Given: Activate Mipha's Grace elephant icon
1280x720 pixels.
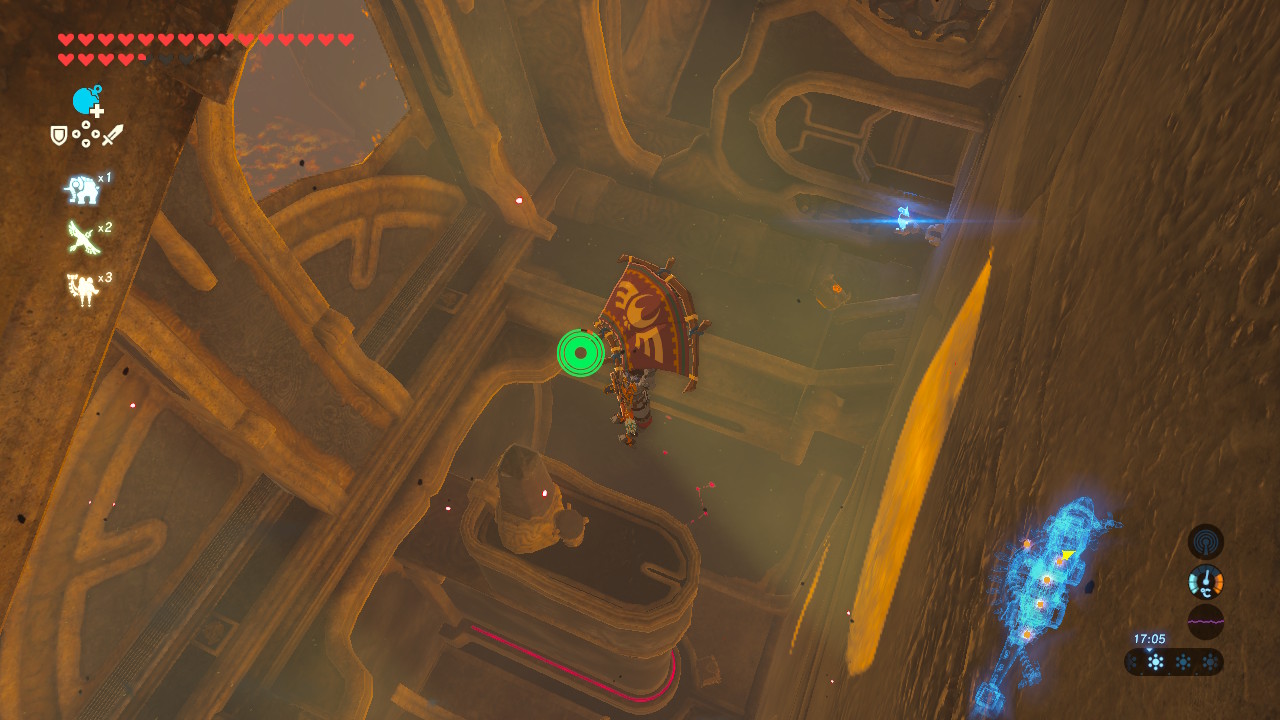Looking at the screenshot, I should (x=81, y=189).
